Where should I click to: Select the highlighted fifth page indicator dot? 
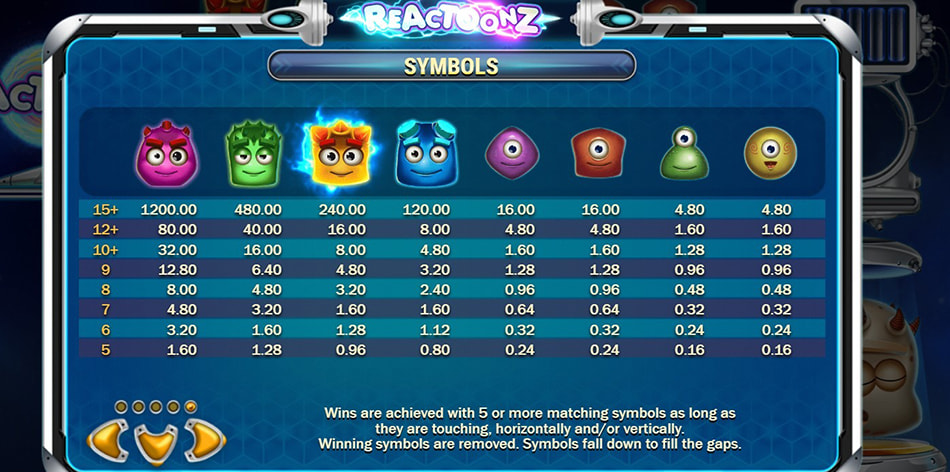pos(191,406)
